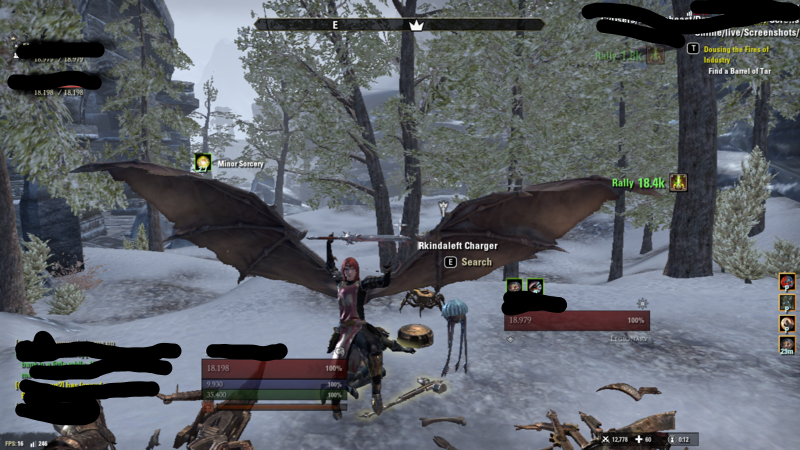Click the red swirl buff icon on right edge
Screen dimensions: 800x450
click(788, 281)
